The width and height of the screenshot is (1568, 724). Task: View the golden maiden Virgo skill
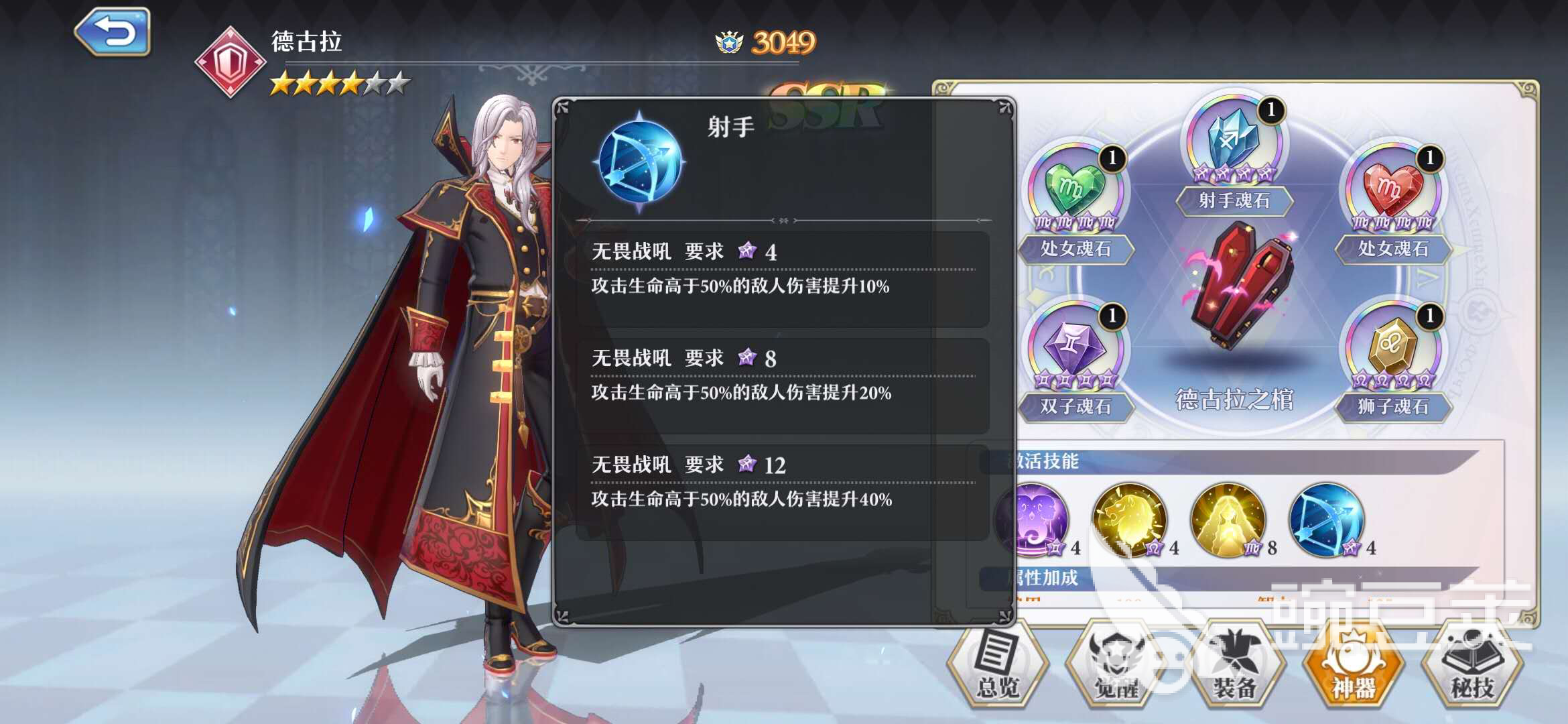point(1228,520)
